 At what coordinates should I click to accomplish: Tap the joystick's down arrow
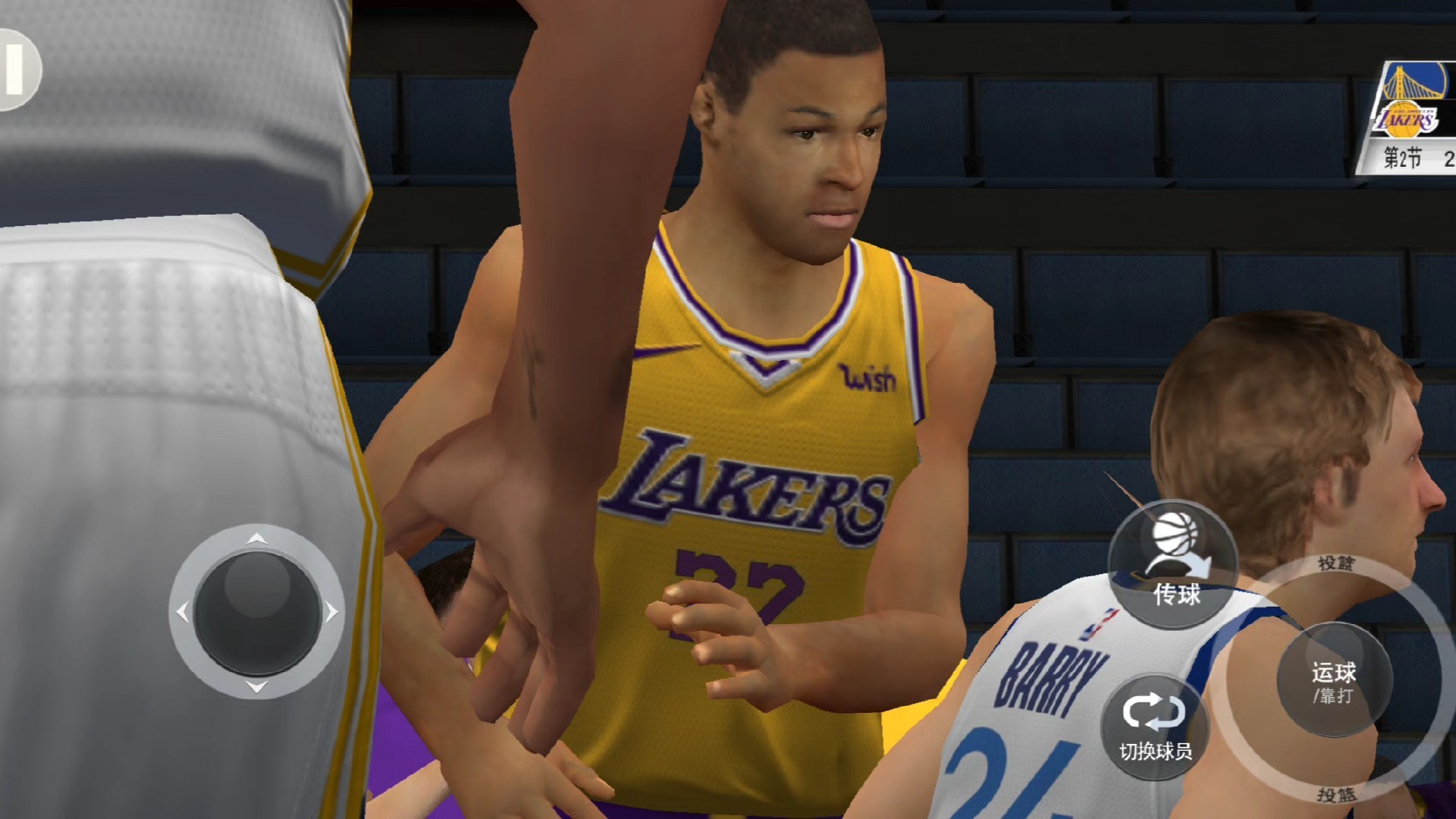[257, 686]
